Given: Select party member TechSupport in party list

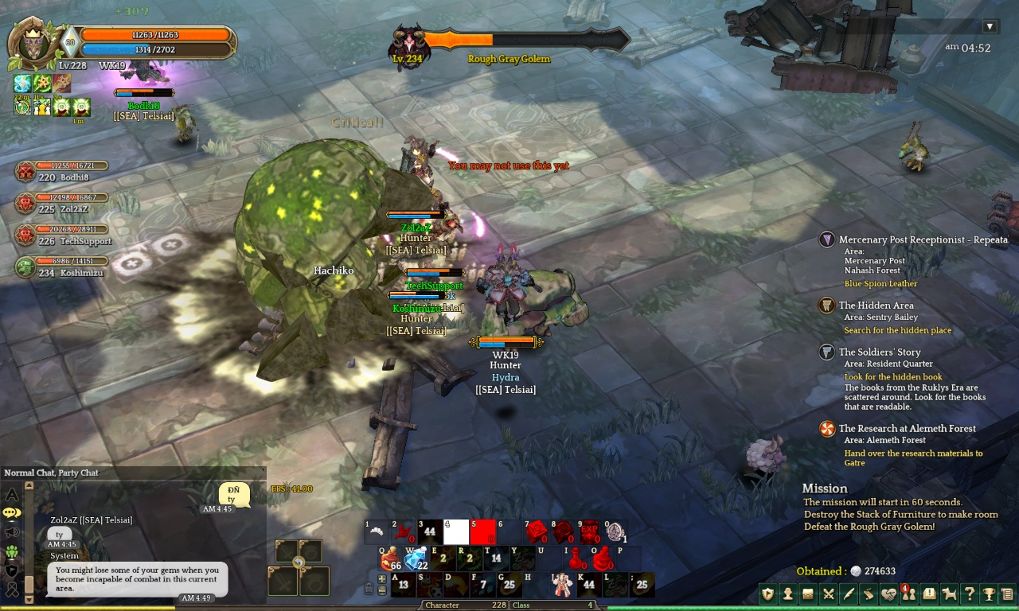Looking at the screenshot, I should coord(25,235).
